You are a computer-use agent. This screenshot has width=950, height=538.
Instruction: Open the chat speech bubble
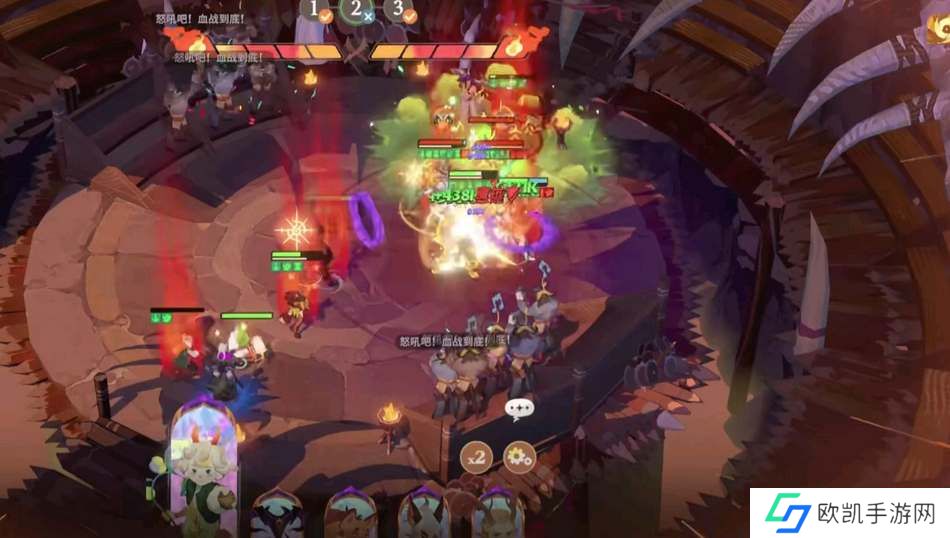coord(519,409)
